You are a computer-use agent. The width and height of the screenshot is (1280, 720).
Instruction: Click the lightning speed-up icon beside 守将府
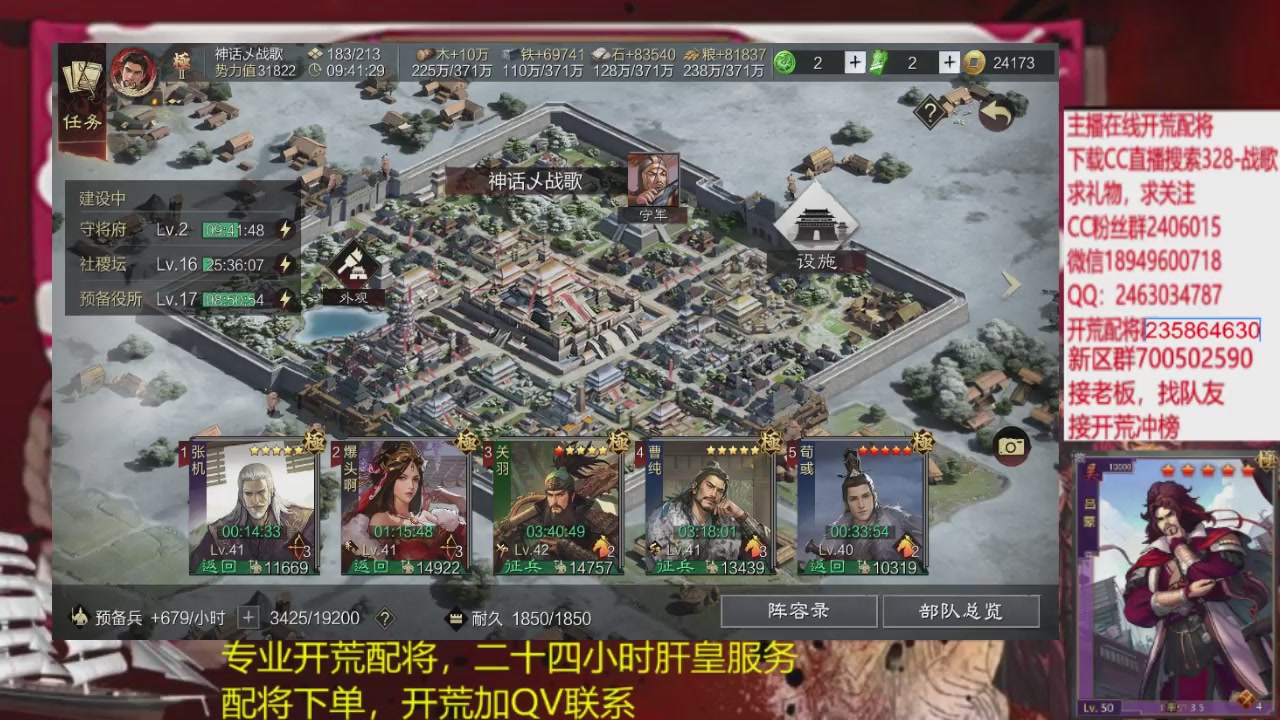(x=284, y=229)
